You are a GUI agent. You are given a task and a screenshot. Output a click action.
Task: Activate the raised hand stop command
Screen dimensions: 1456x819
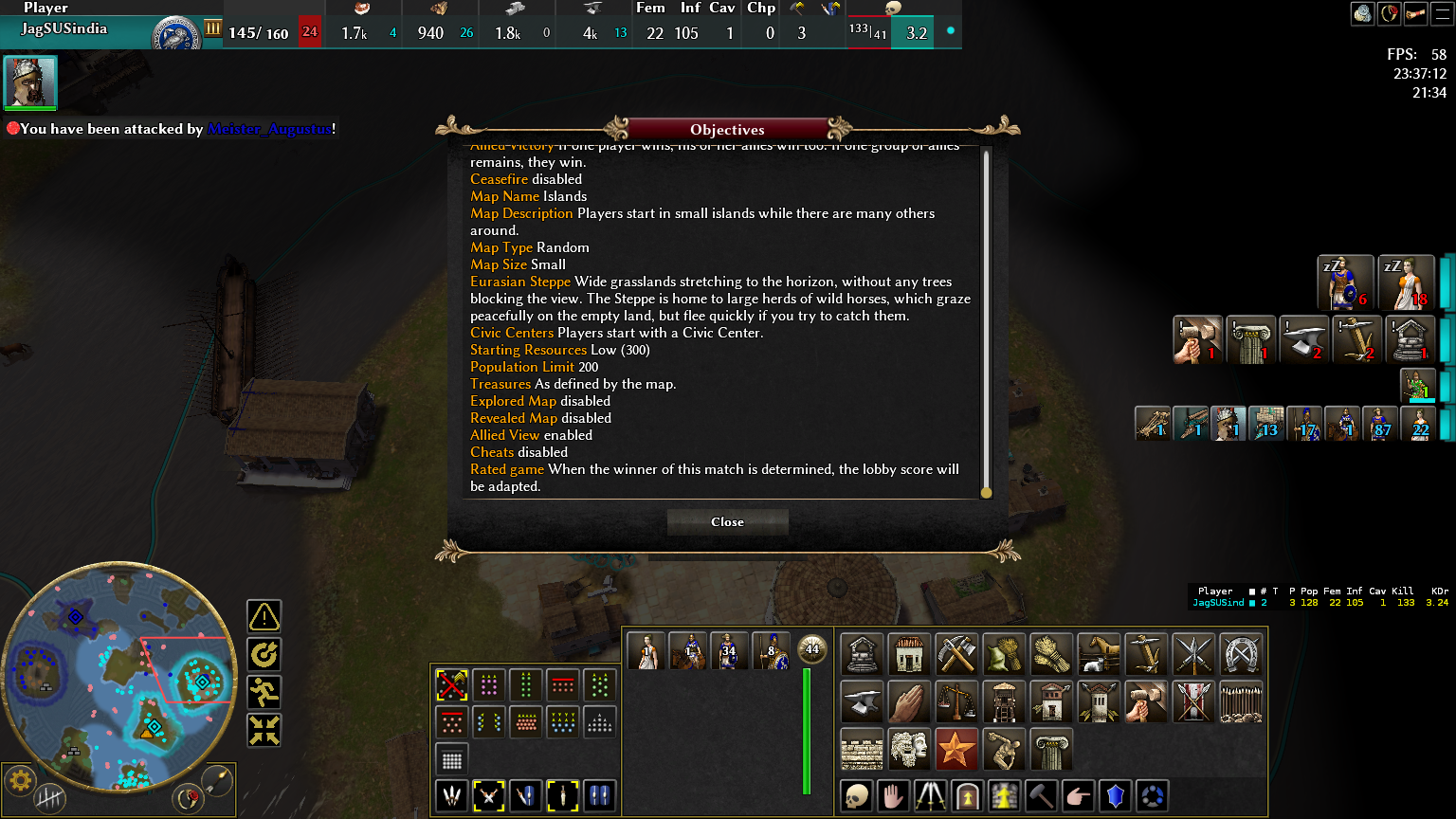click(893, 796)
